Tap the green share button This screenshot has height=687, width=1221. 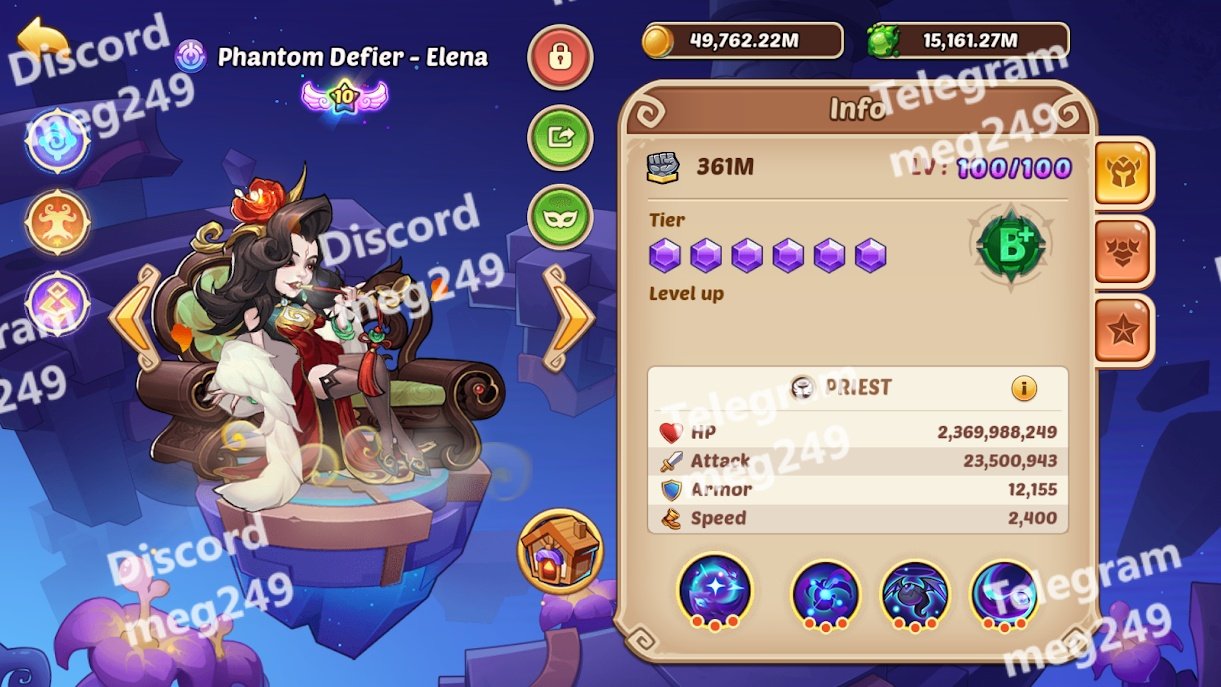[x=560, y=137]
